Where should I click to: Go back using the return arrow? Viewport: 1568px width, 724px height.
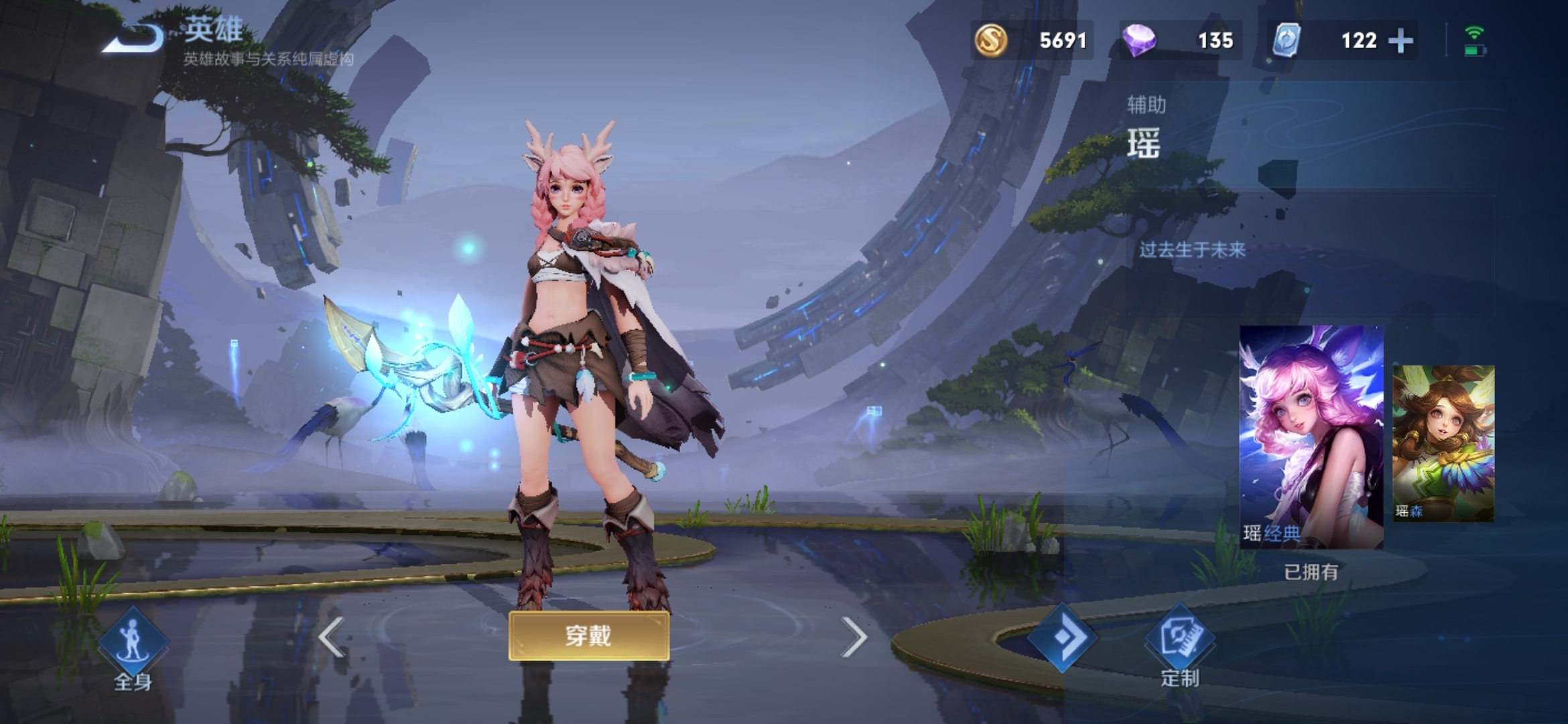(133, 38)
